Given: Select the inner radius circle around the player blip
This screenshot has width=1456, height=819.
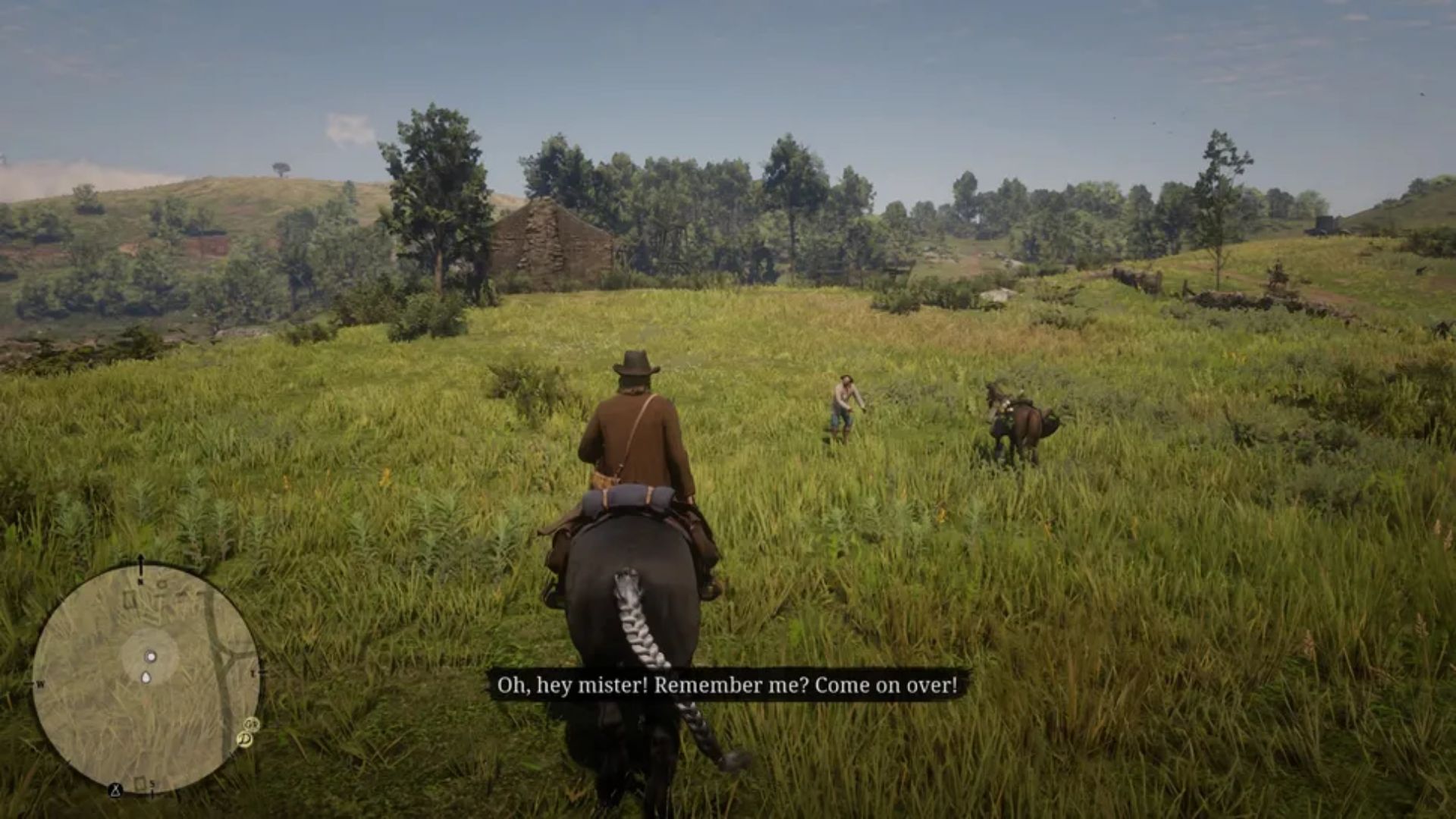Looking at the screenshot, I should [149, 632].
